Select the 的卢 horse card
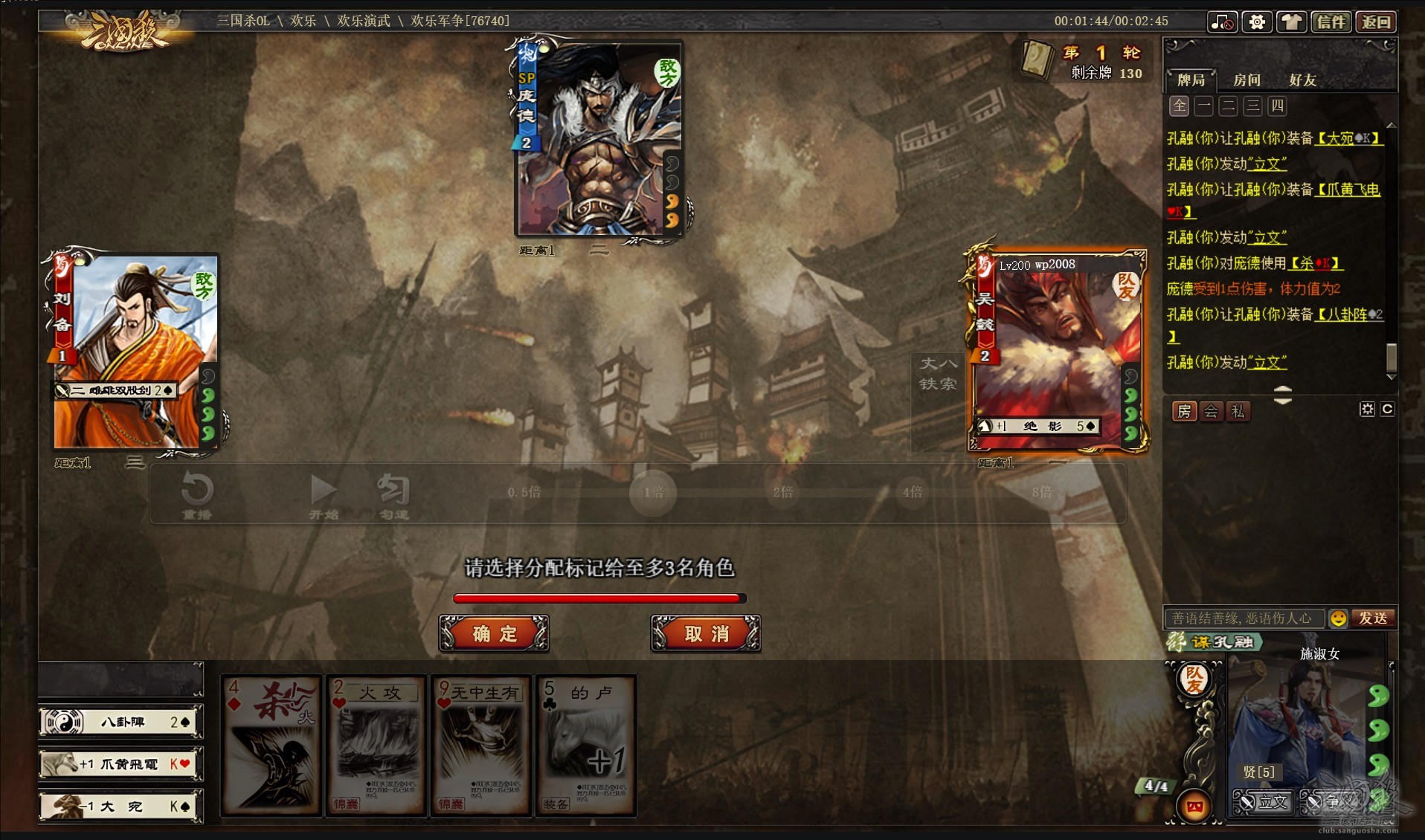This screenshot has width=1425, height=840. tap(586, 746)
